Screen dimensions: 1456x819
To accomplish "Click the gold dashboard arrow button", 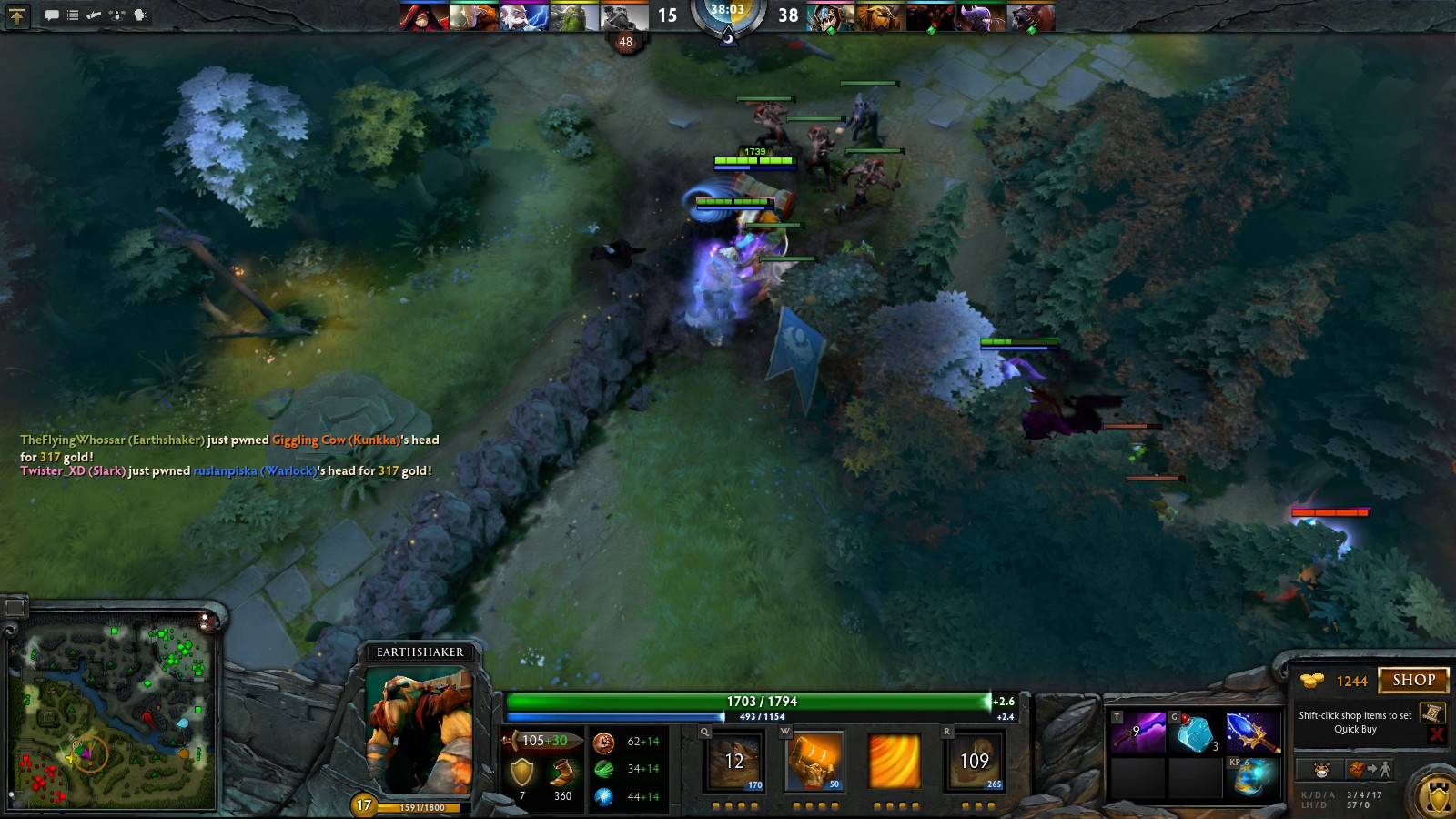I will click(x=17, y=15).
